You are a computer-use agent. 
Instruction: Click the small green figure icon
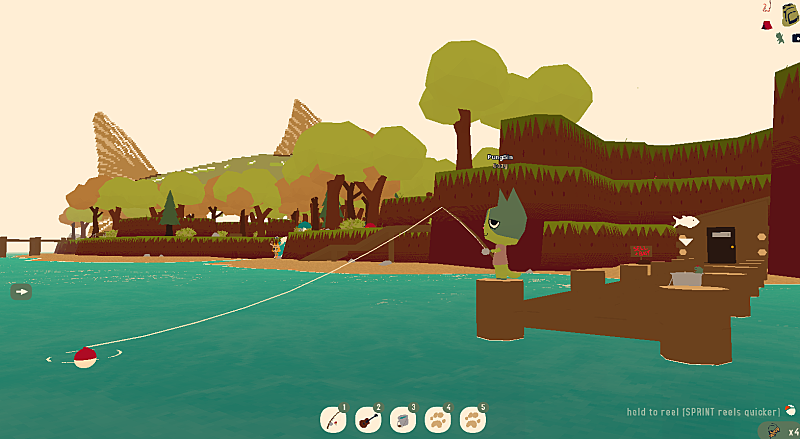click(x=779, y=38)
